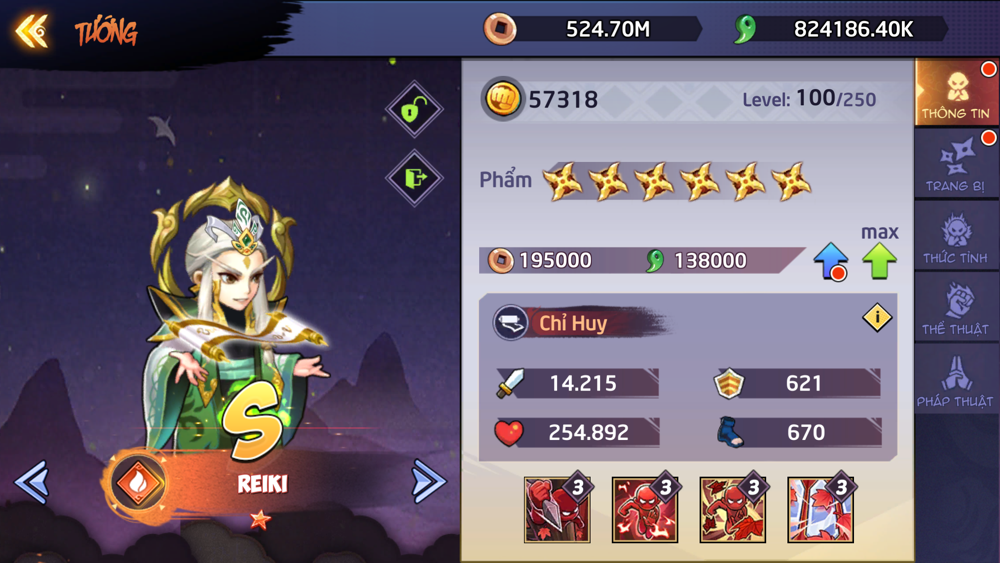This screenshot has width=1000, height=563.
Task: Switch to the Pháp Thuật tab
Action: 955,381
